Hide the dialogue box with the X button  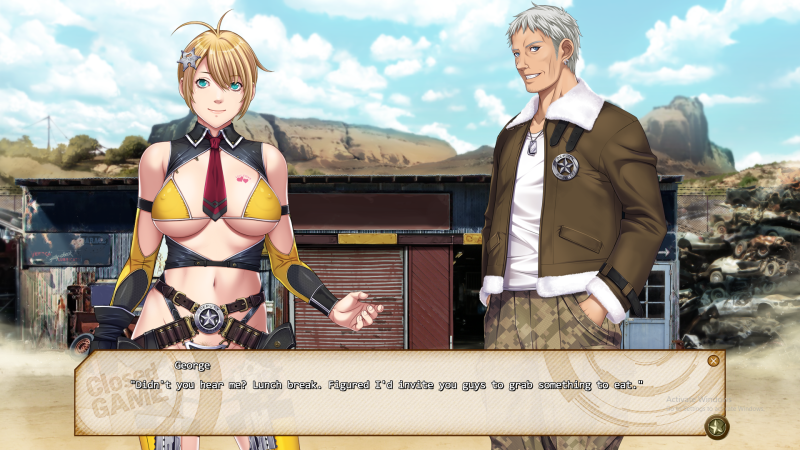[x=713, y=361]
